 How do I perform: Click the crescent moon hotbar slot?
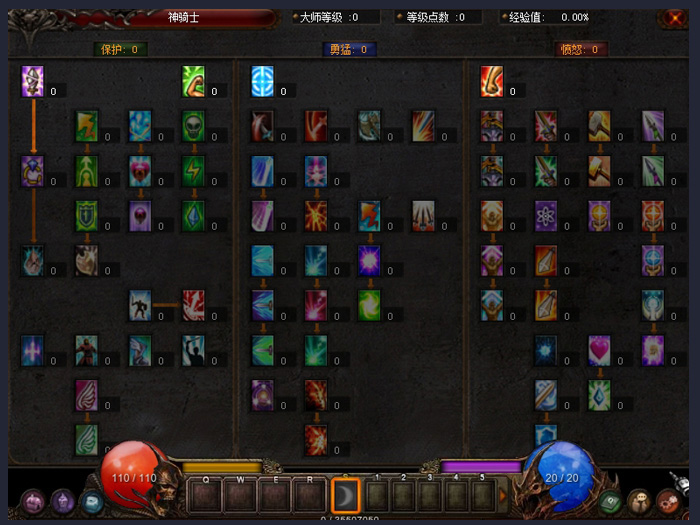(345, 495)
